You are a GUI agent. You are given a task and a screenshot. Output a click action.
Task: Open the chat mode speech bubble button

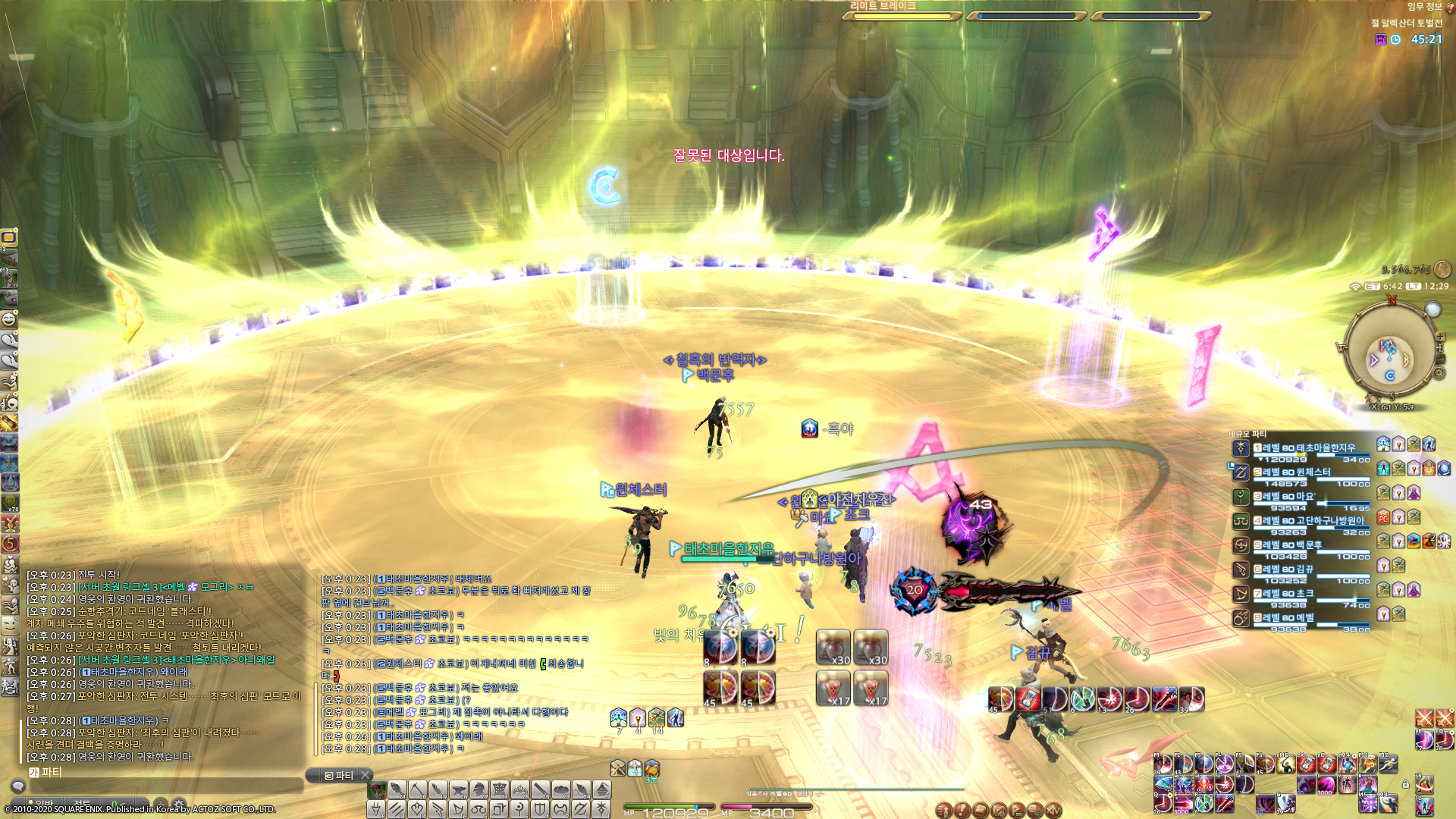coord(18,786)
